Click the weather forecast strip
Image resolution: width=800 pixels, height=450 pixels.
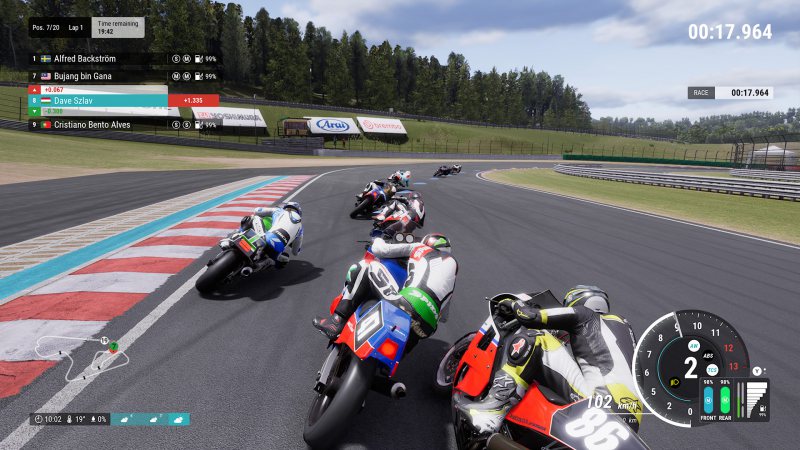tap(150, 419)
